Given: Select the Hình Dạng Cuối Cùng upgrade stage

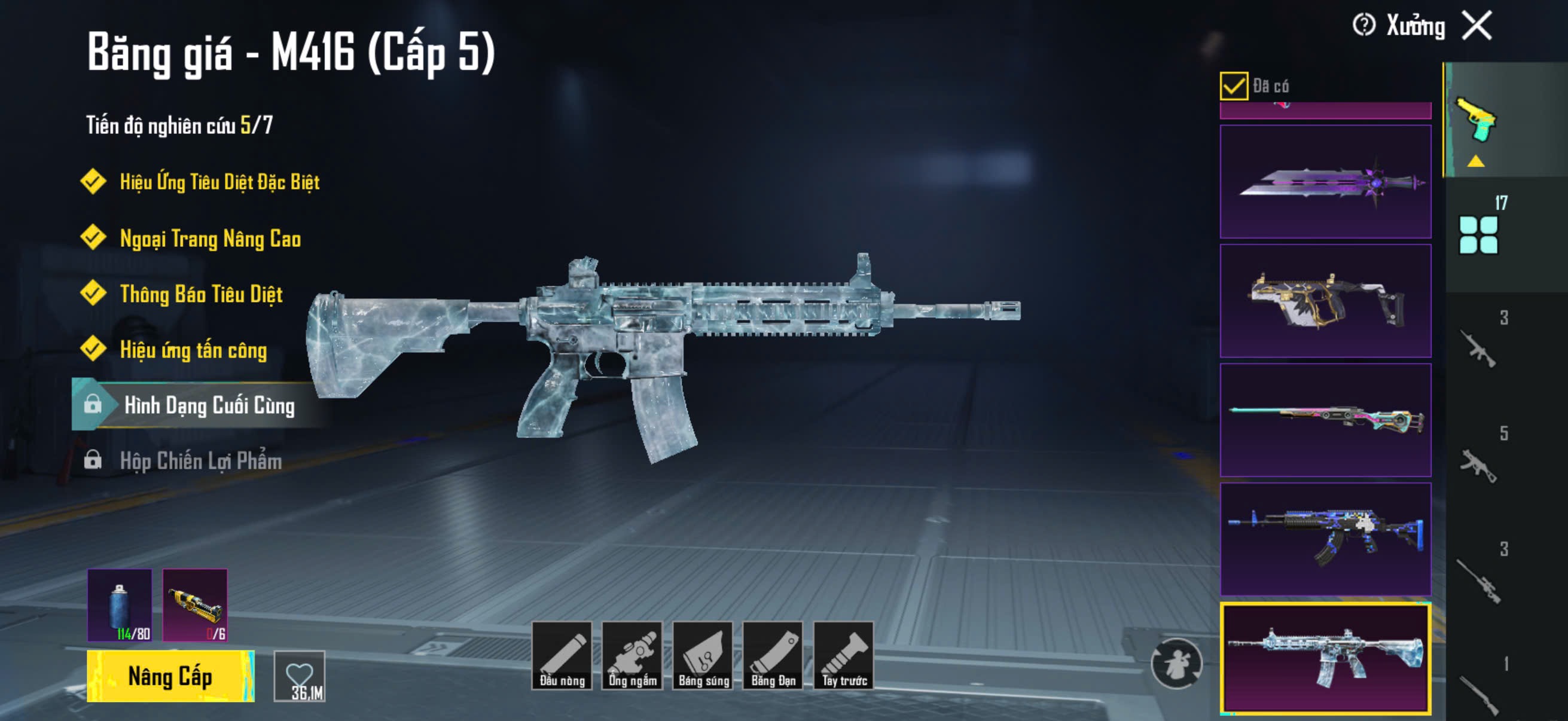Looking at the screenshot, I should (208, 405).
